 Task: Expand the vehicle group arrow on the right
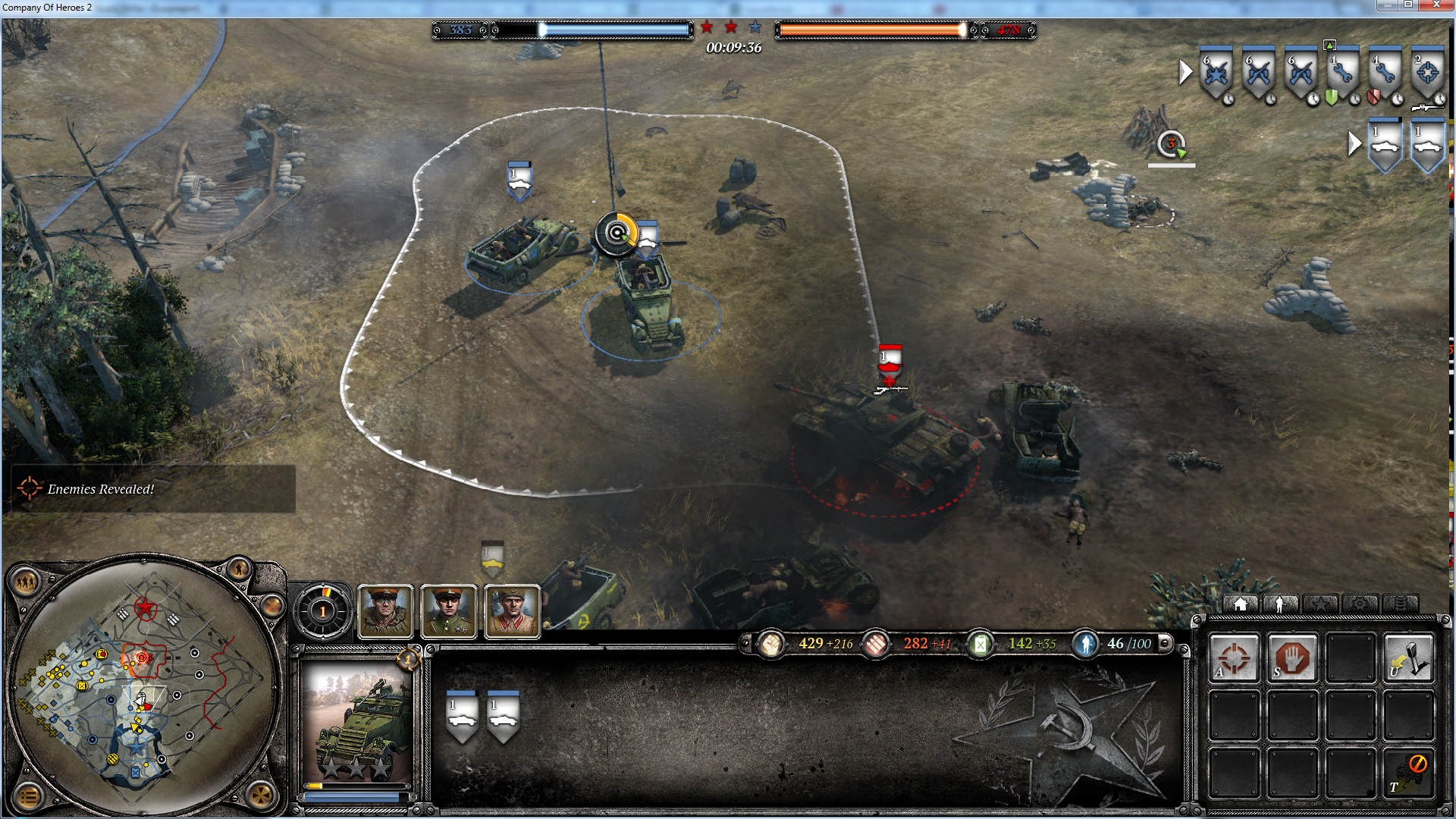1355,143
